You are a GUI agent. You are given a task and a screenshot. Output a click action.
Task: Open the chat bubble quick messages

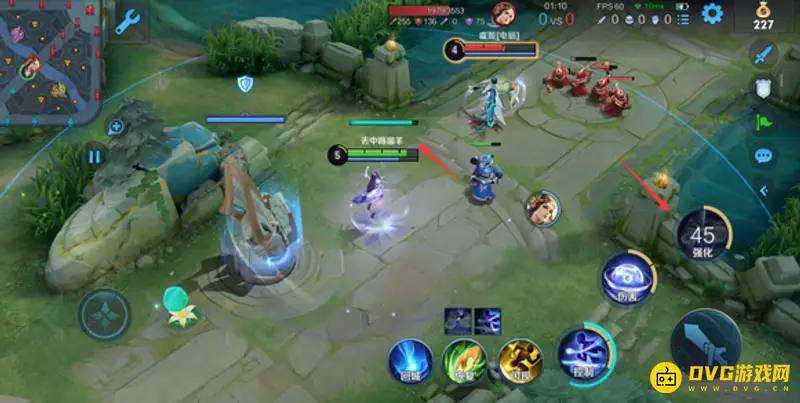[x=764, y=156]
